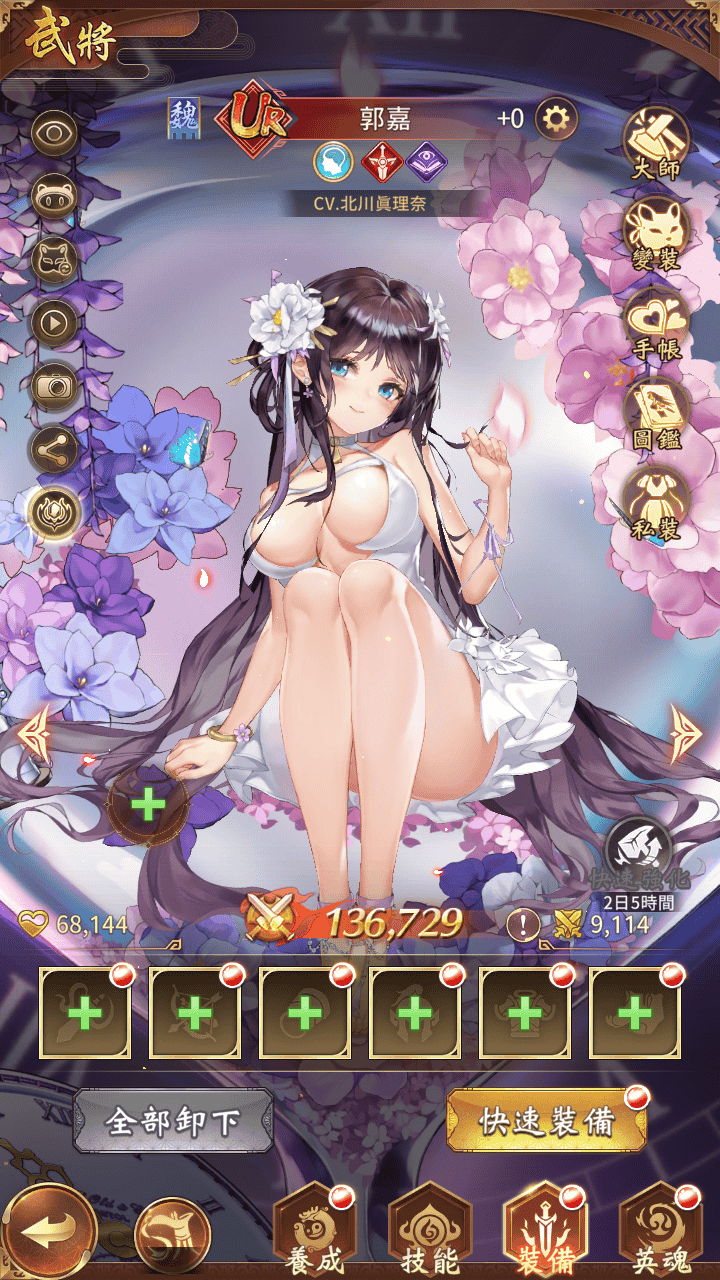Click the camera screenshot icon
The image size is (720, 1280).
[x=55, y=387]
